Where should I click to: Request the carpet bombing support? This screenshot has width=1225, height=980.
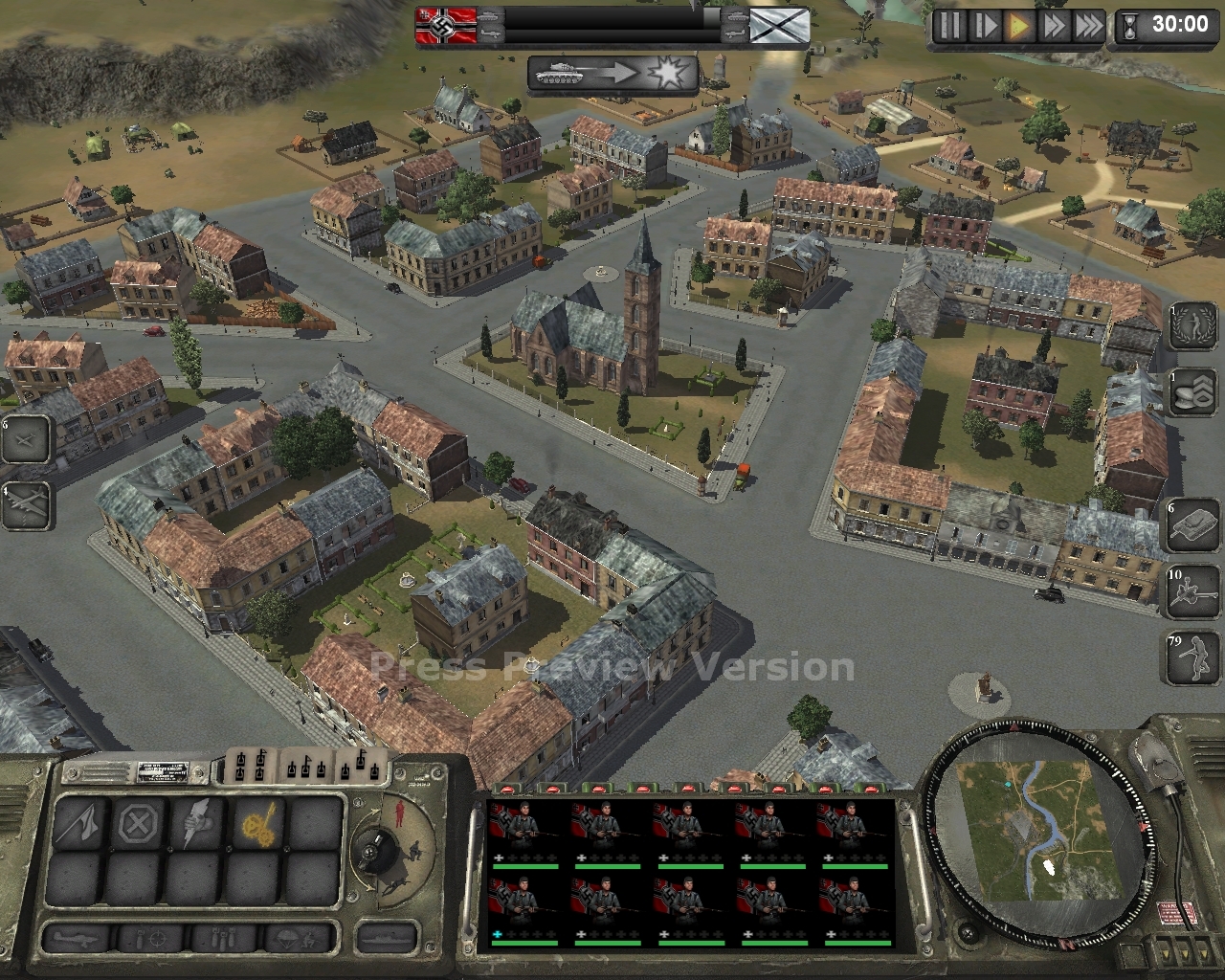(x=222, y=938)
